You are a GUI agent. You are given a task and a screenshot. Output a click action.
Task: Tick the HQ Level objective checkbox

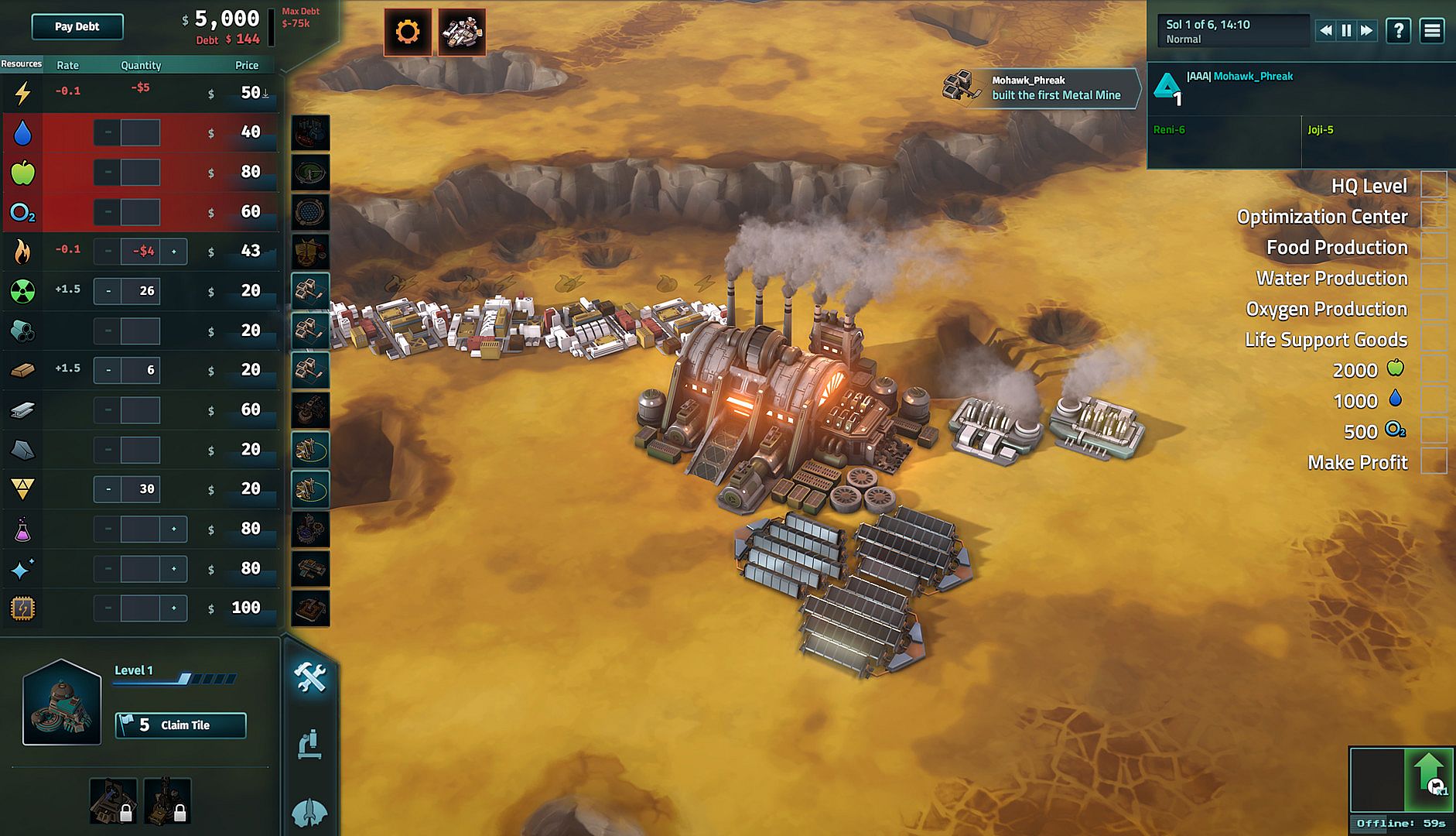pos(1434,186)
